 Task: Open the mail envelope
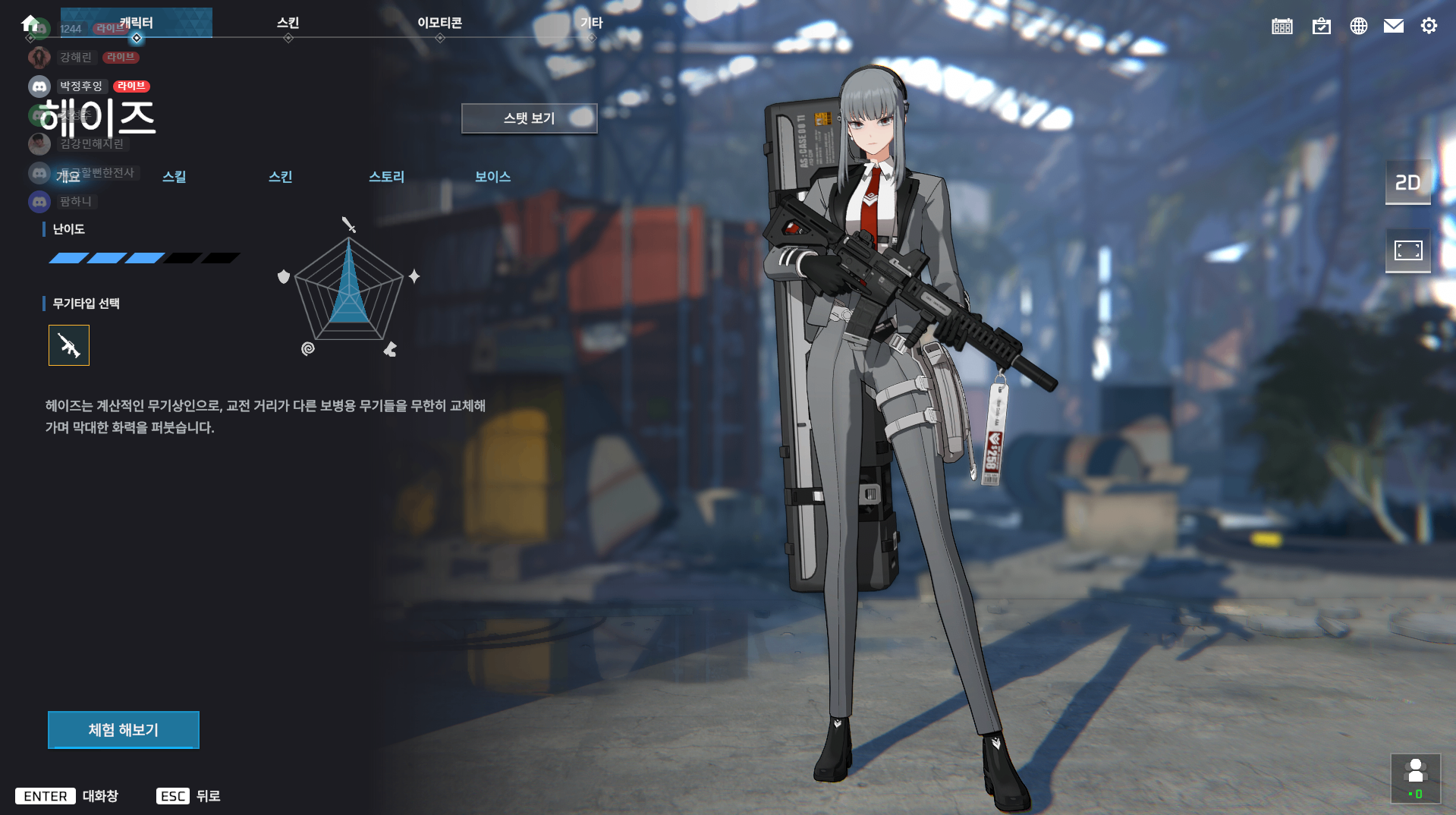1393,27
